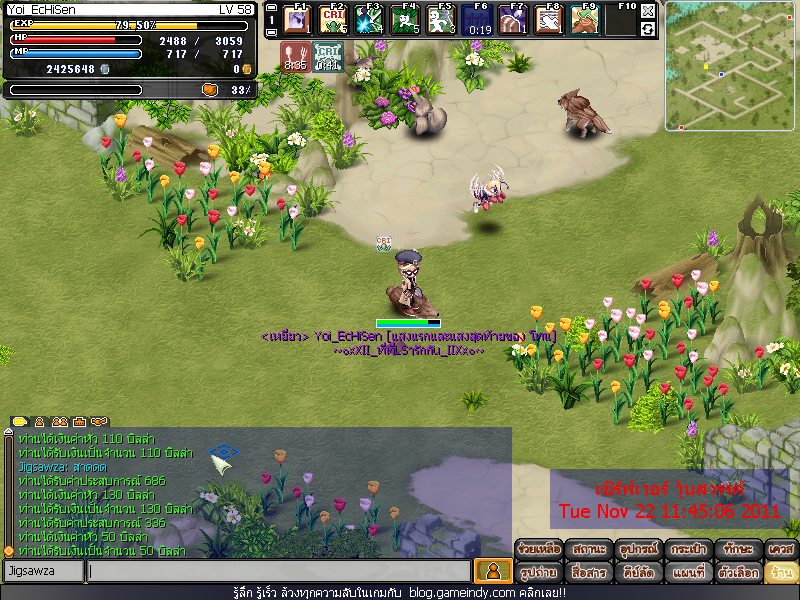Activate the F3 blue burst skill
This screenshot has height=600, width=800.
[368, 20]
